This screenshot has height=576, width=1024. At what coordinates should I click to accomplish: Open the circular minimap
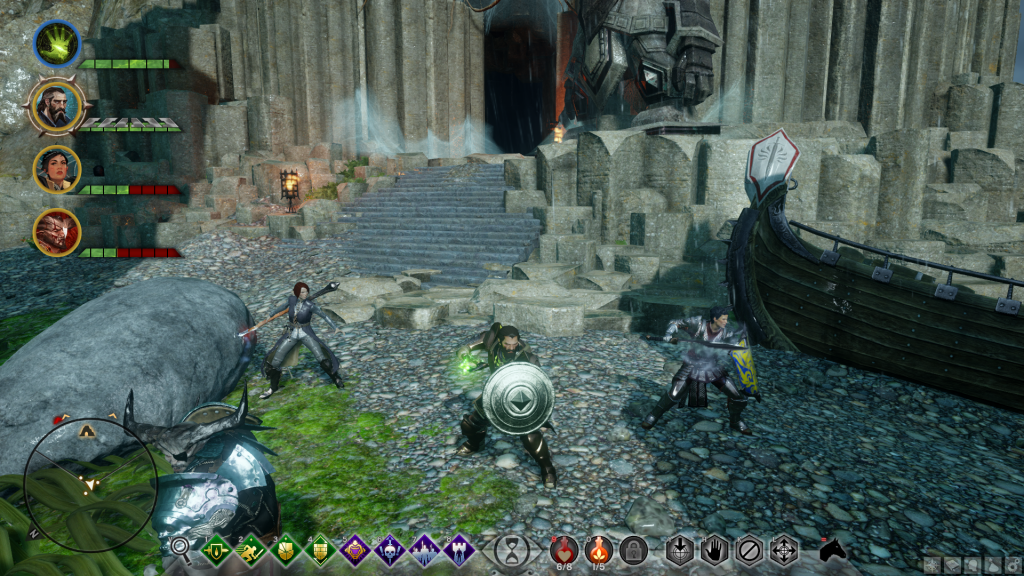pos(90,484)
